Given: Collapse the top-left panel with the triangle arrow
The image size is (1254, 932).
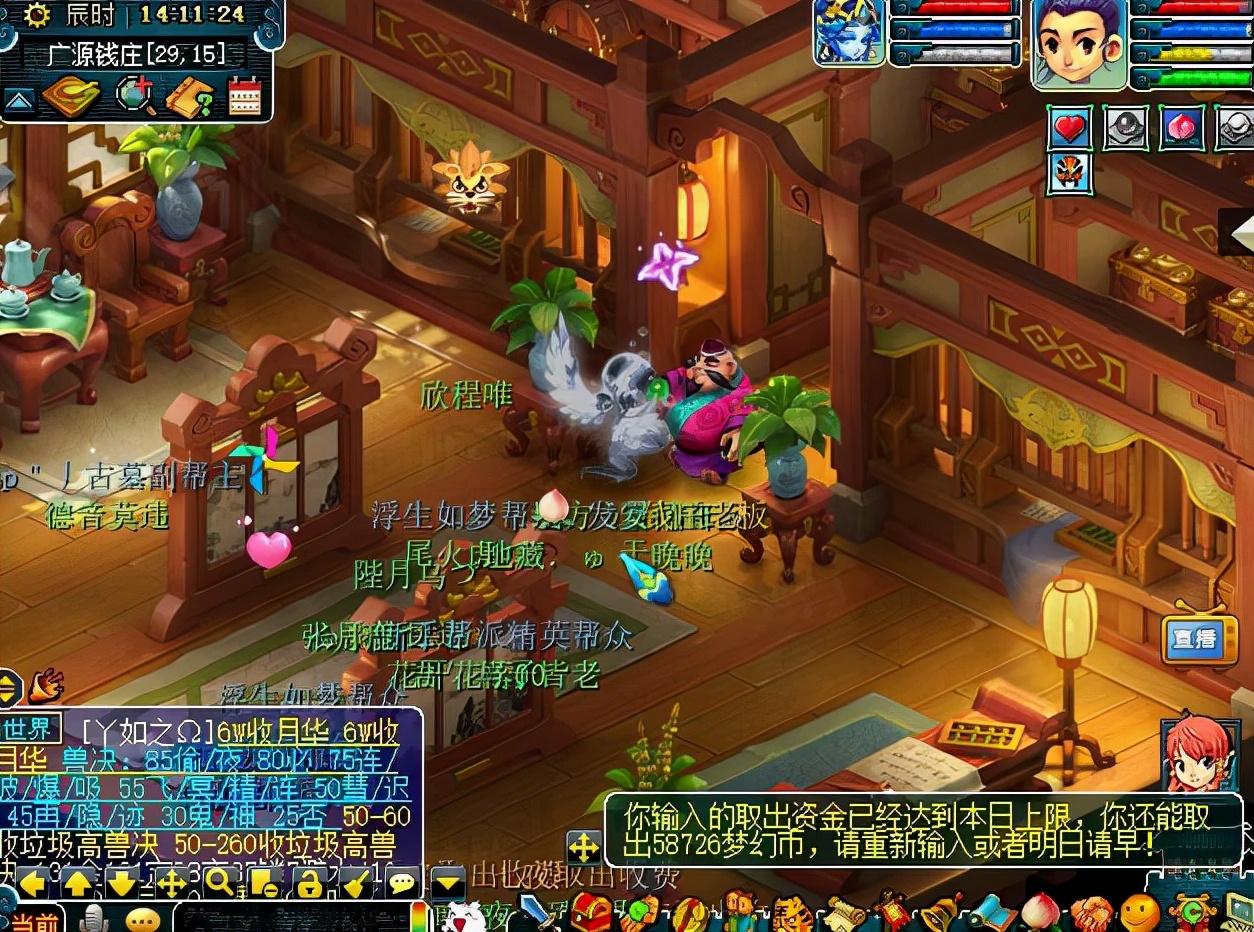Looking at the screenshot, I should point(17,100).
